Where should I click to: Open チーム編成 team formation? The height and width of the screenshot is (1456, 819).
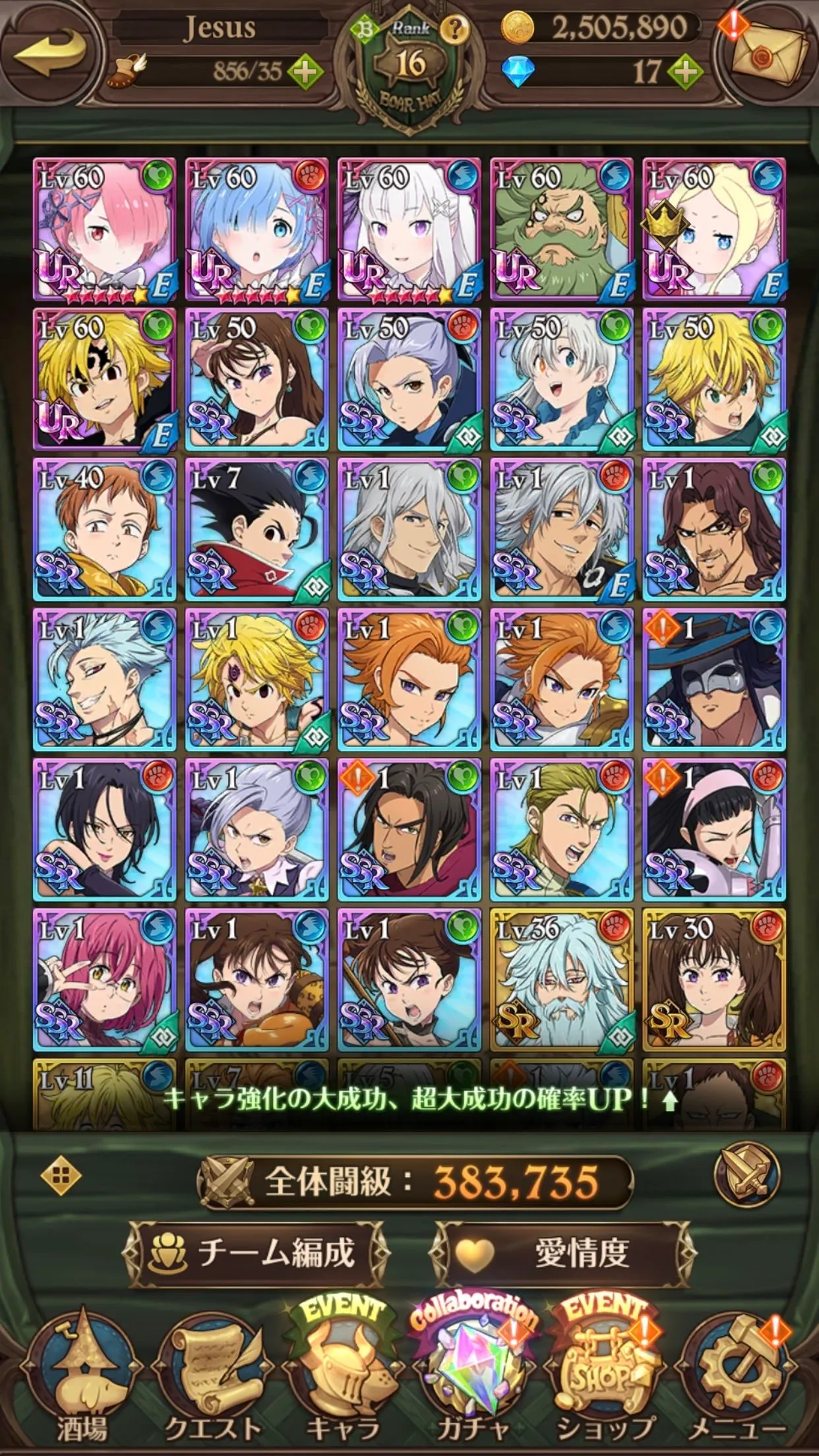coord(256,1253)
